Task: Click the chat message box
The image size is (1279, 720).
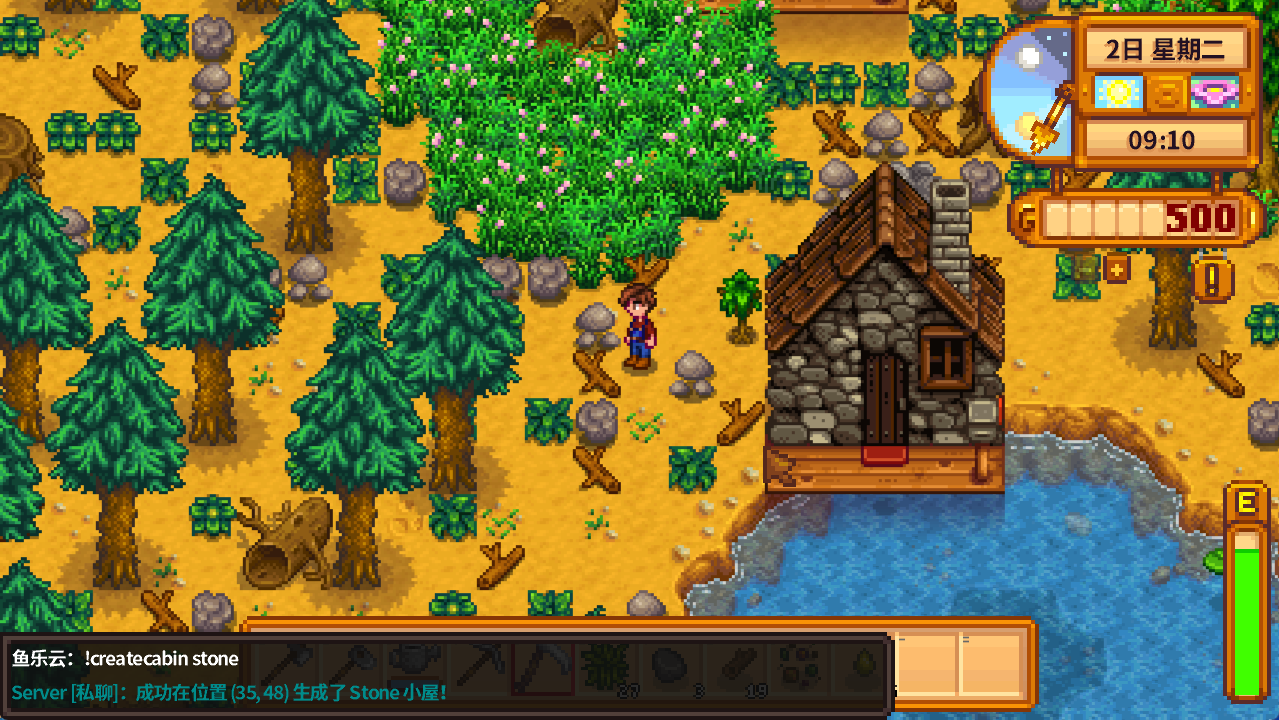Action: [x=445, y=675]
